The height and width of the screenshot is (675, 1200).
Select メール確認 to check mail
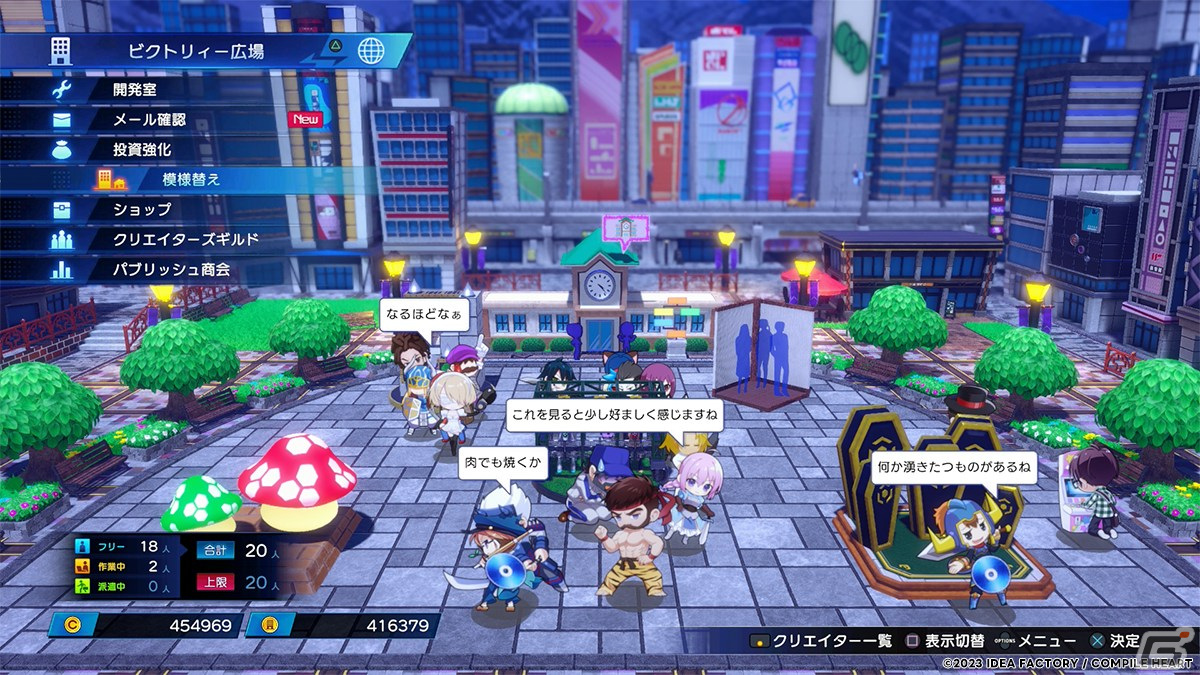click(150, 119)
